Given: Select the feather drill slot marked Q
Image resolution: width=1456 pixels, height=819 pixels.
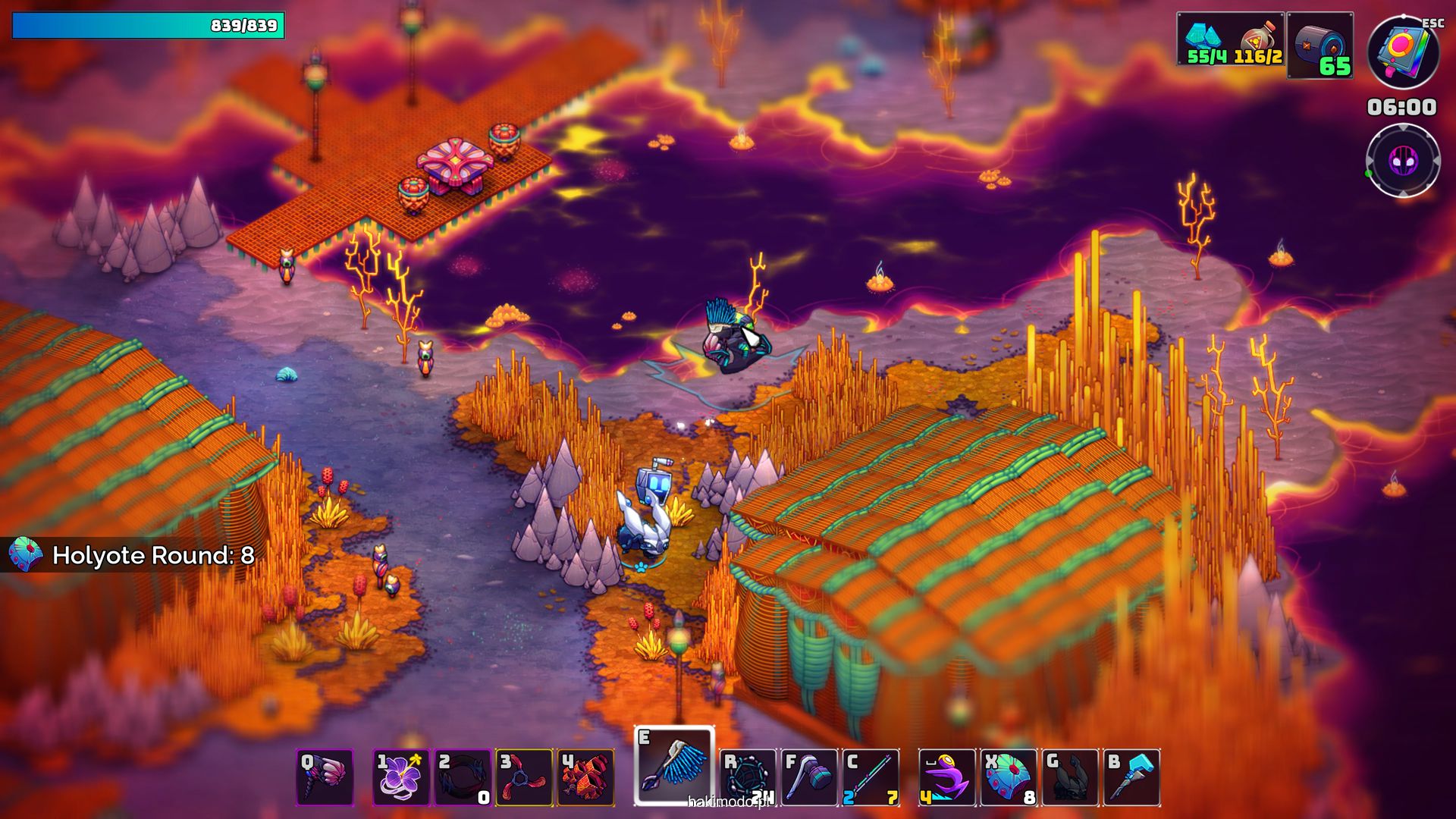Looking at the screenshot, I should (x=325, y=777).
